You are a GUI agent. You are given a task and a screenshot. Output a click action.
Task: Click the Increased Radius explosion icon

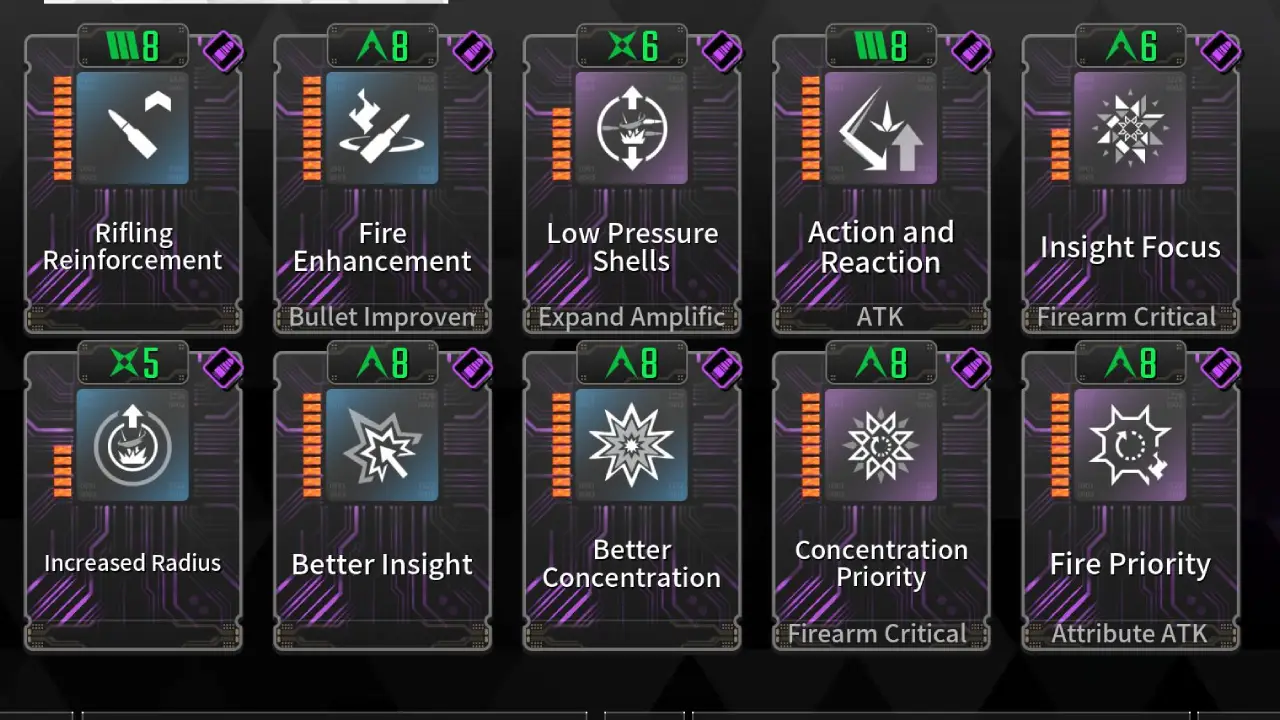(x=133, y=443)
